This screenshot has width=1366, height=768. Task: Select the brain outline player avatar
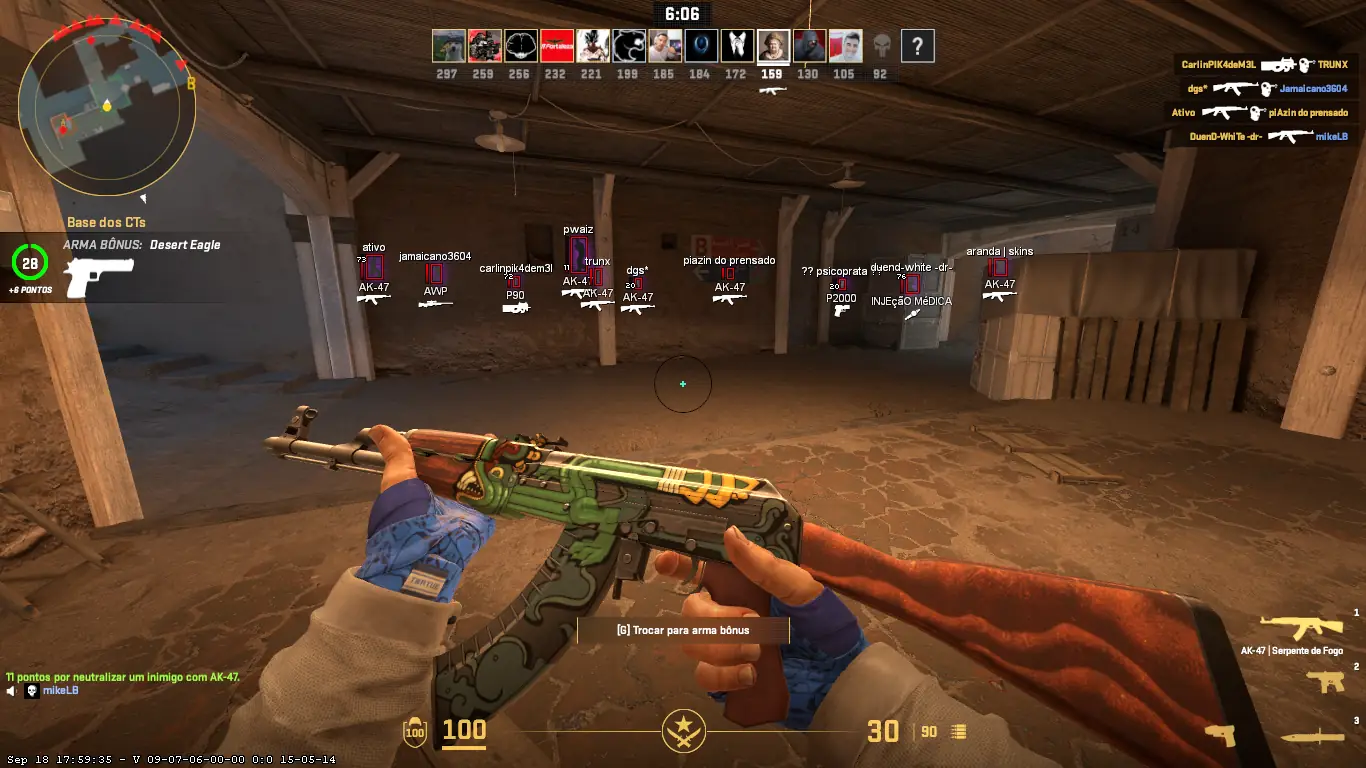click(x=520, y=46)
